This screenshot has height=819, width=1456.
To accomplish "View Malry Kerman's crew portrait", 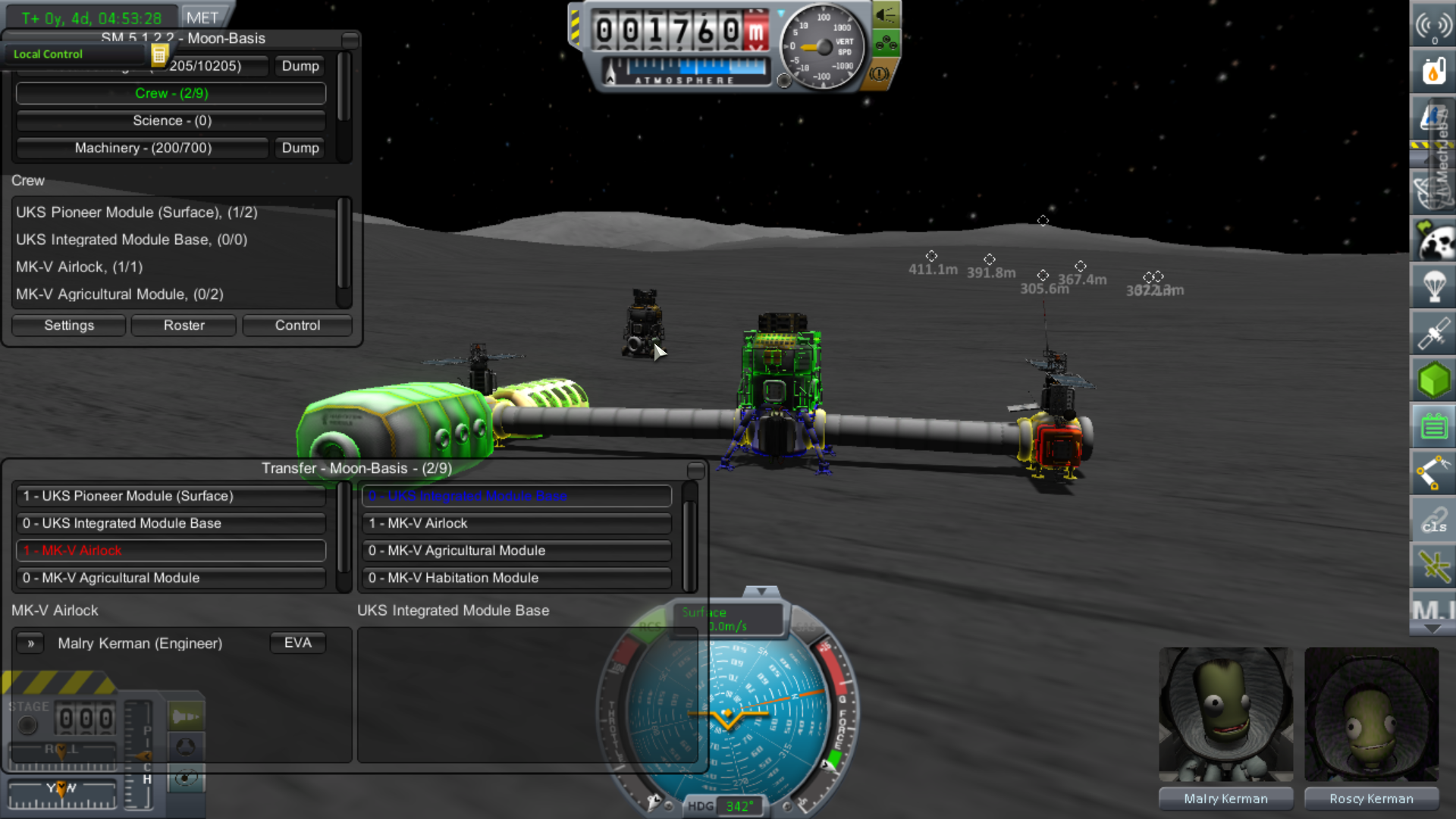I will (1225, 714).
